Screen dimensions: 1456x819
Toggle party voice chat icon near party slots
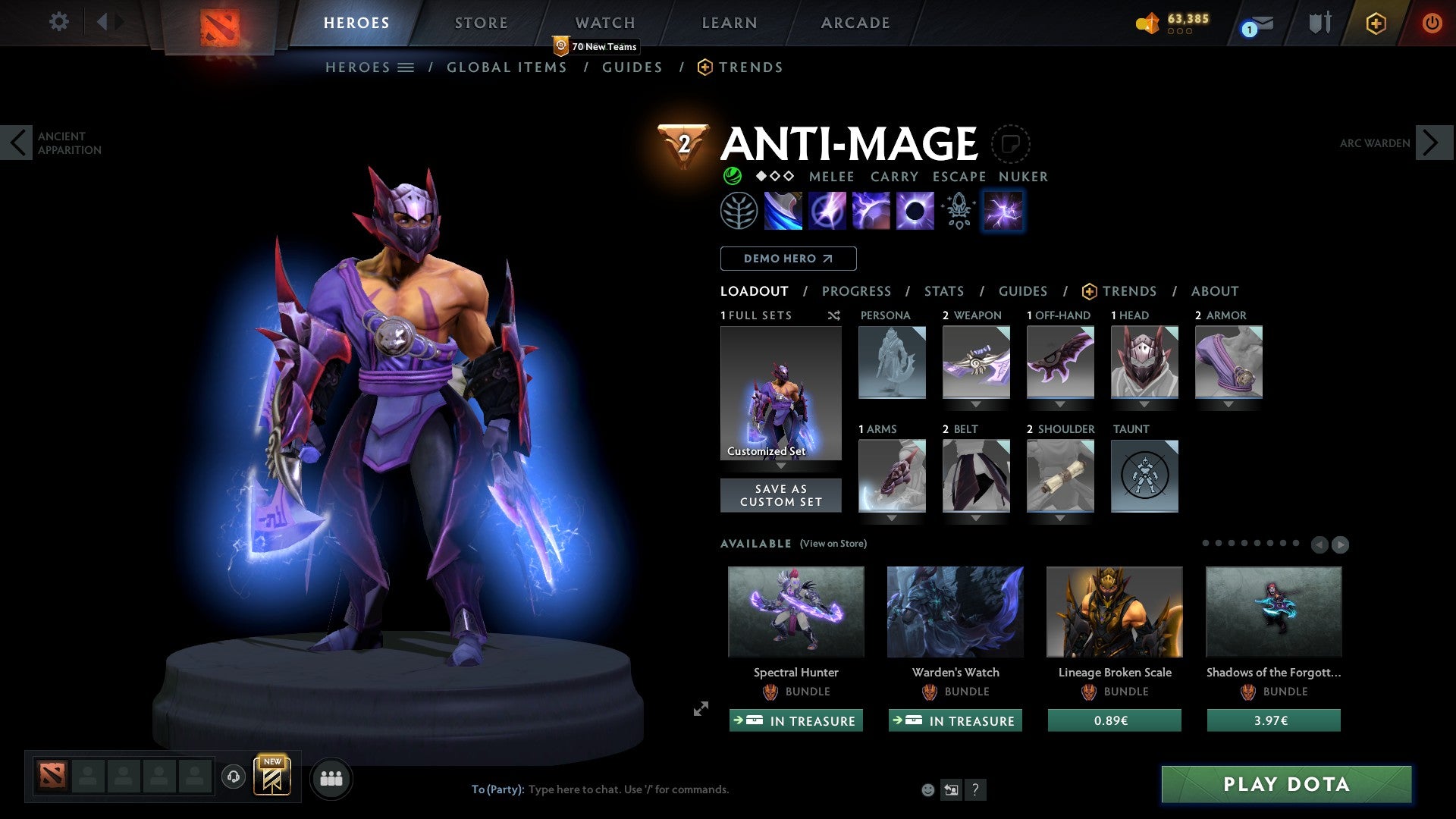coord(233,777)
